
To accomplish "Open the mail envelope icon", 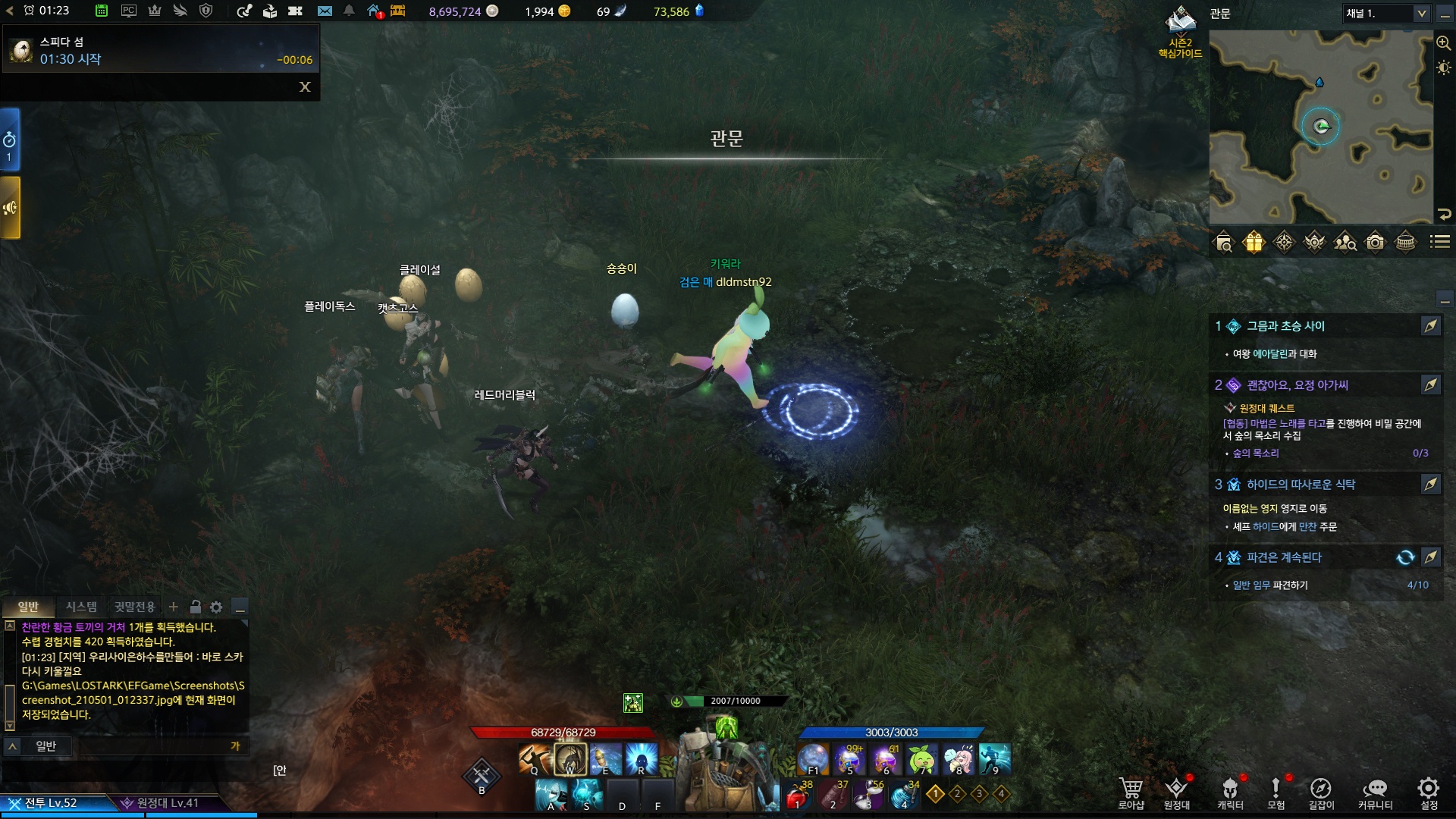I will tap(325, 11).
